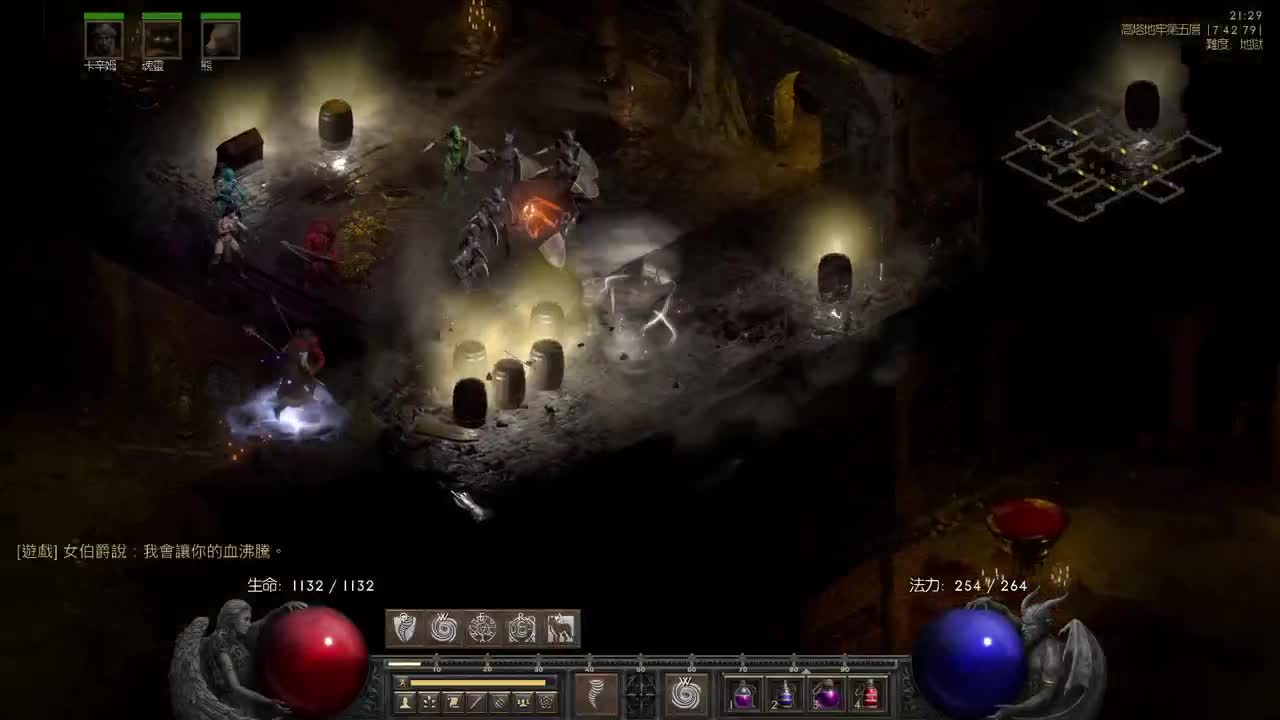Image resolution: width=1280 pixels, height=720 pixels.
Task: Open the right-click swirl skill selector
Action: click(x=686, y=694)
